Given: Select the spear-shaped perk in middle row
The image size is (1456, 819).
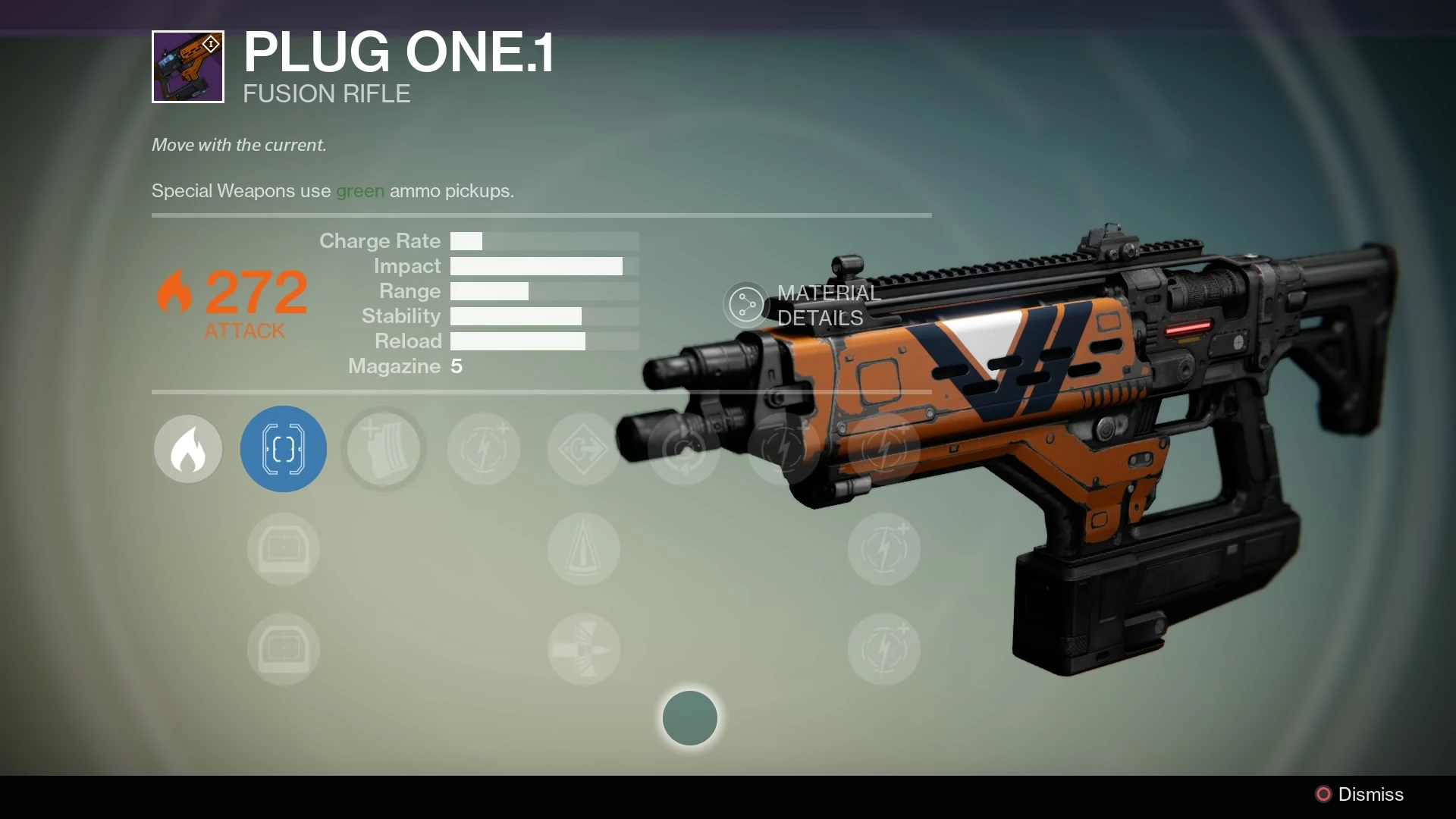Looking at the screenshot, I should click(583, 548).
